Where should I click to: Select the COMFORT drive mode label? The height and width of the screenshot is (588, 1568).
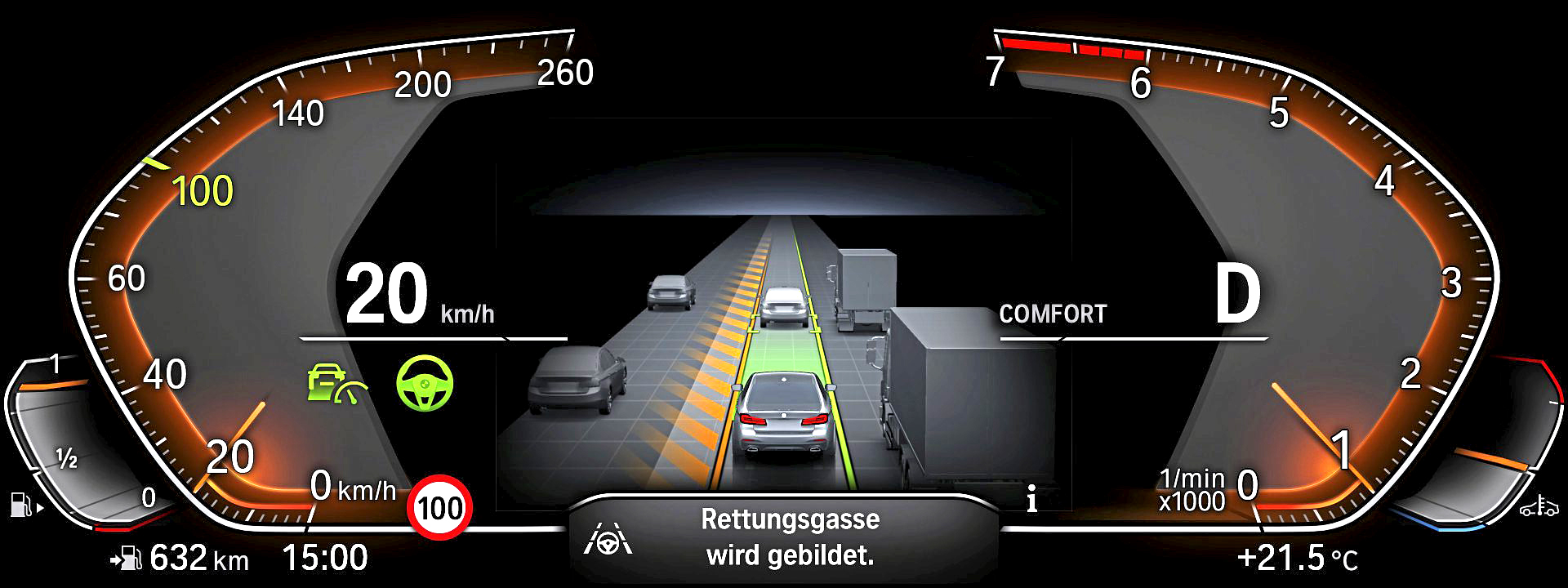pyautogui.click(x=1053, y=314)
